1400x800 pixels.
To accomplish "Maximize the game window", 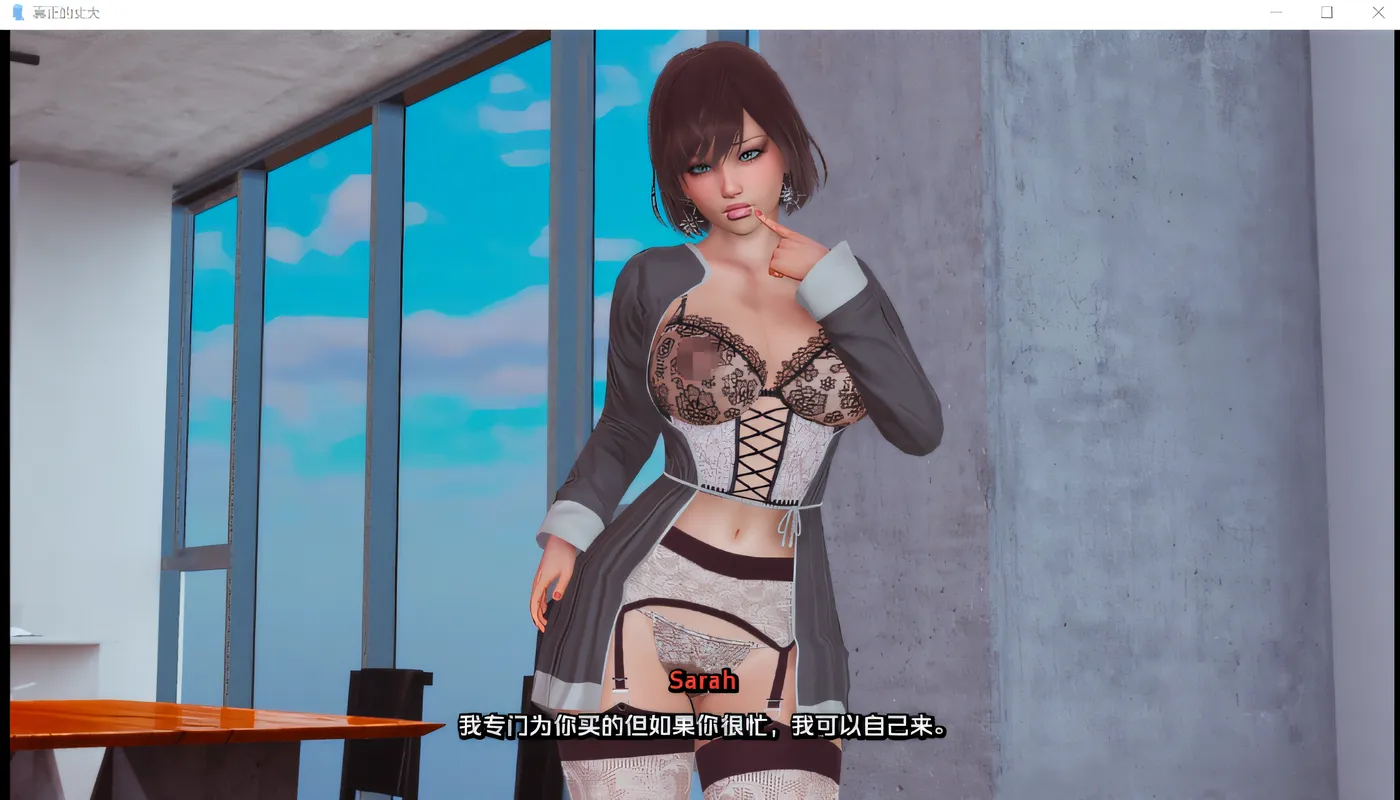I will coord(1327,12).
